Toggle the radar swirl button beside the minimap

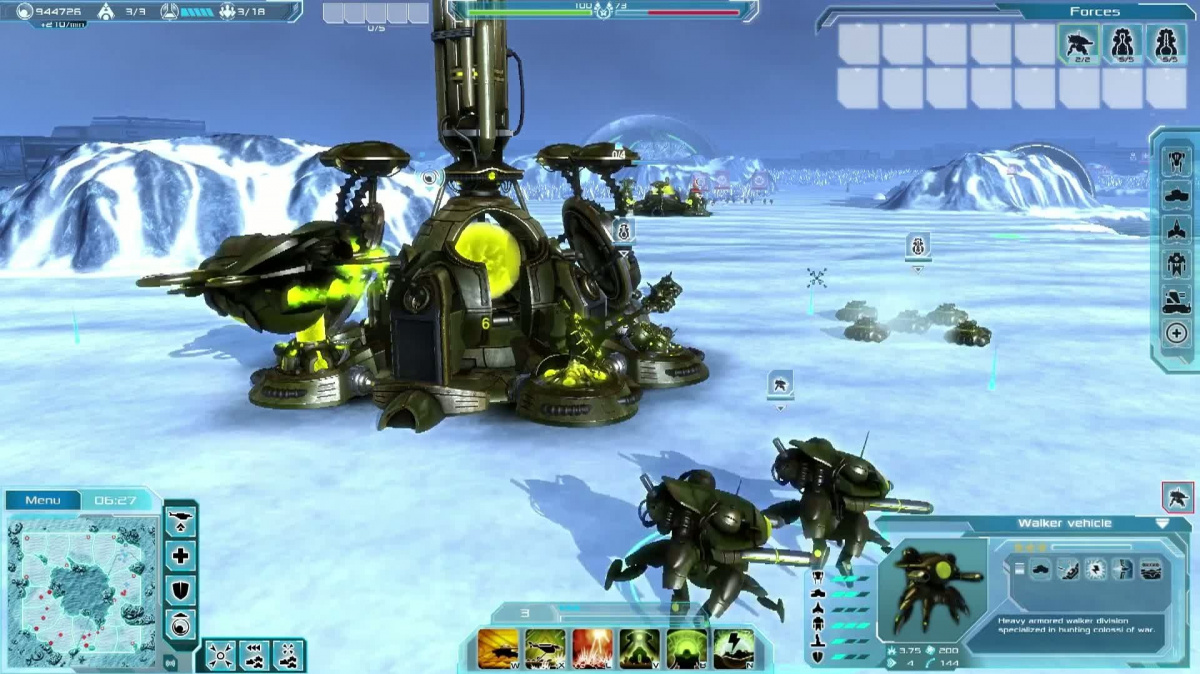tap(181, 625)
